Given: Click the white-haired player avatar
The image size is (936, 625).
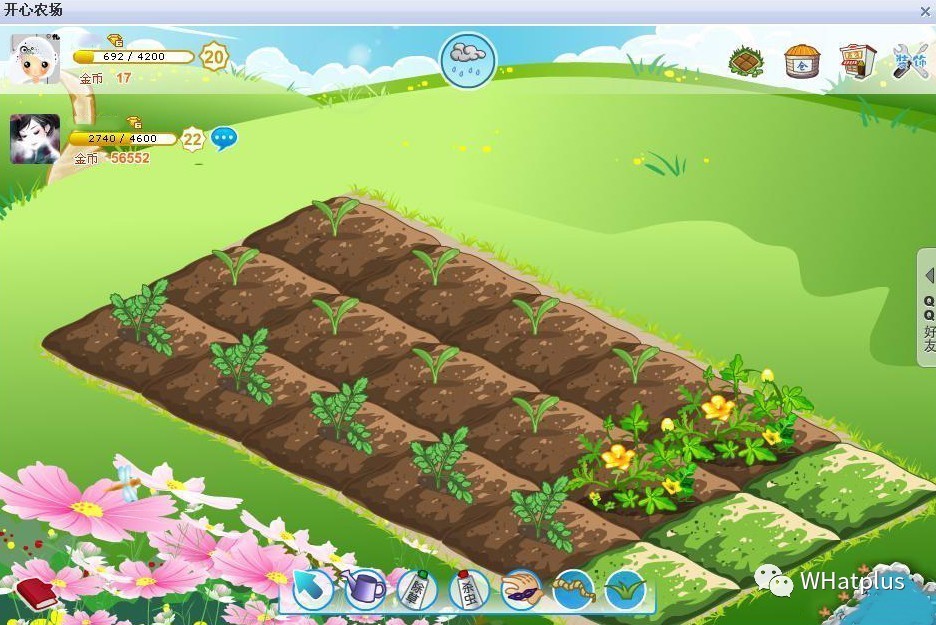Looking at the screenshot, I should coord(35,59).
